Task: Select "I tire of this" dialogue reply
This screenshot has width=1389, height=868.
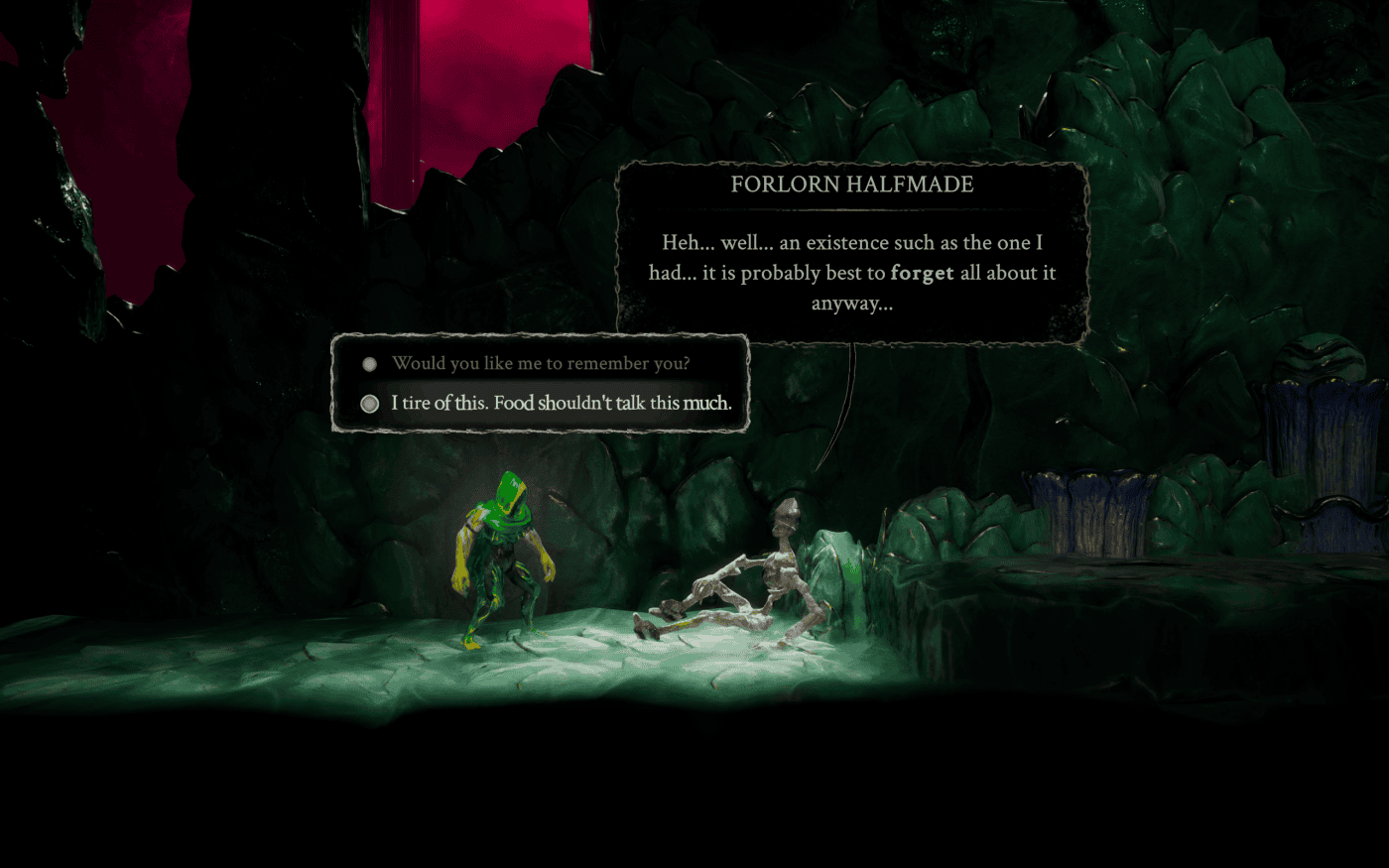Action: 561,404
